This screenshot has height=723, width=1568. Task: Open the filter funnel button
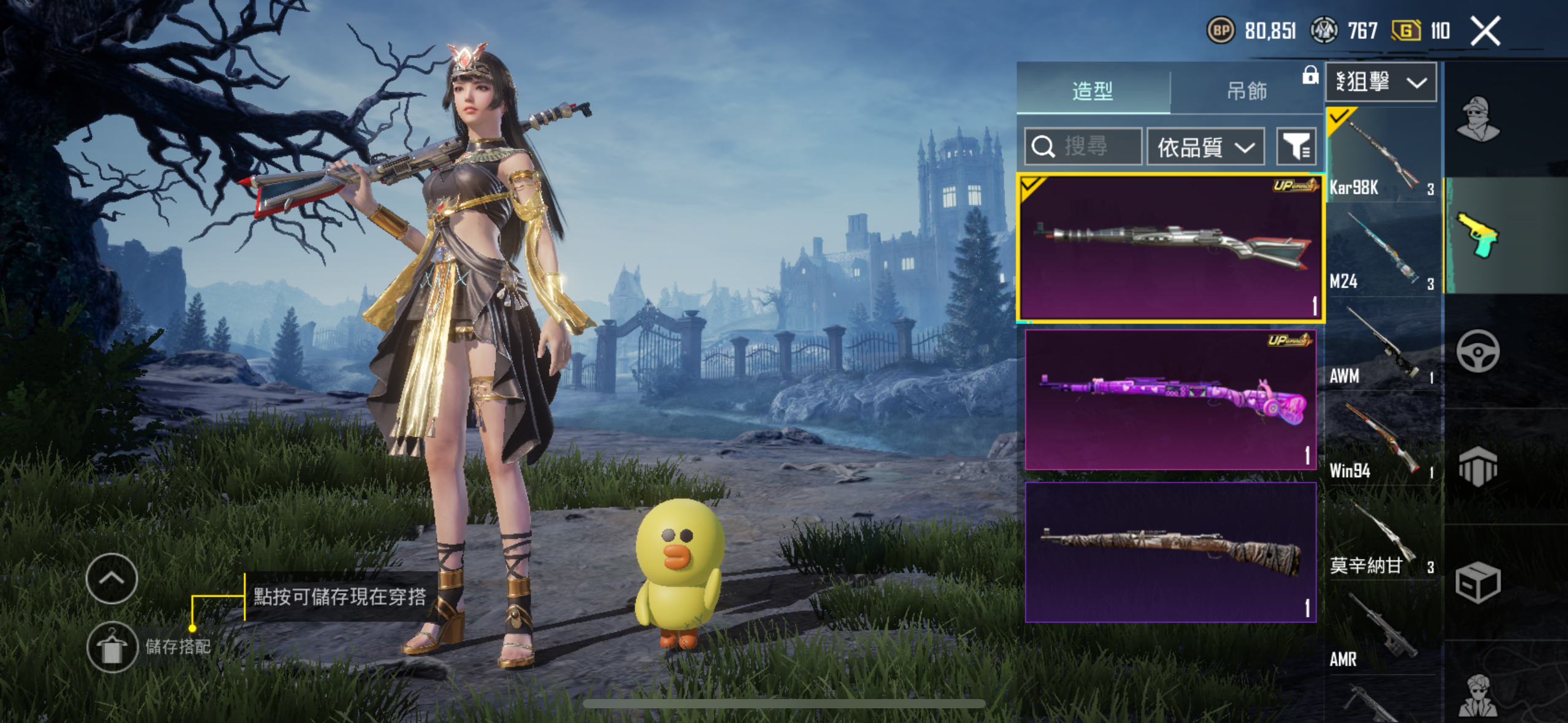pyautogui.click(x=1296, y=147)
